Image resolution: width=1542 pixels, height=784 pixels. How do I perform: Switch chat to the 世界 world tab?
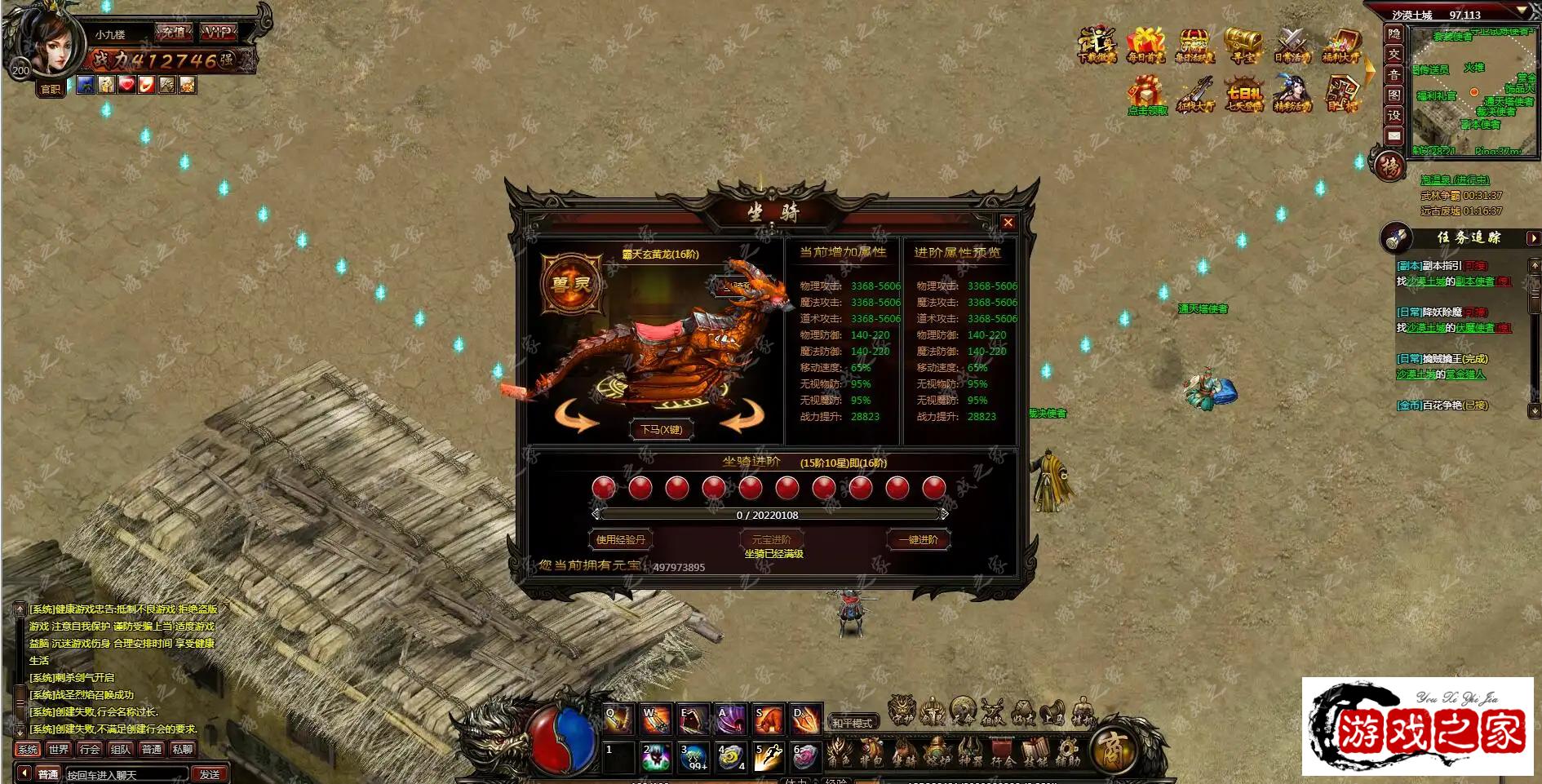[59, 749]
